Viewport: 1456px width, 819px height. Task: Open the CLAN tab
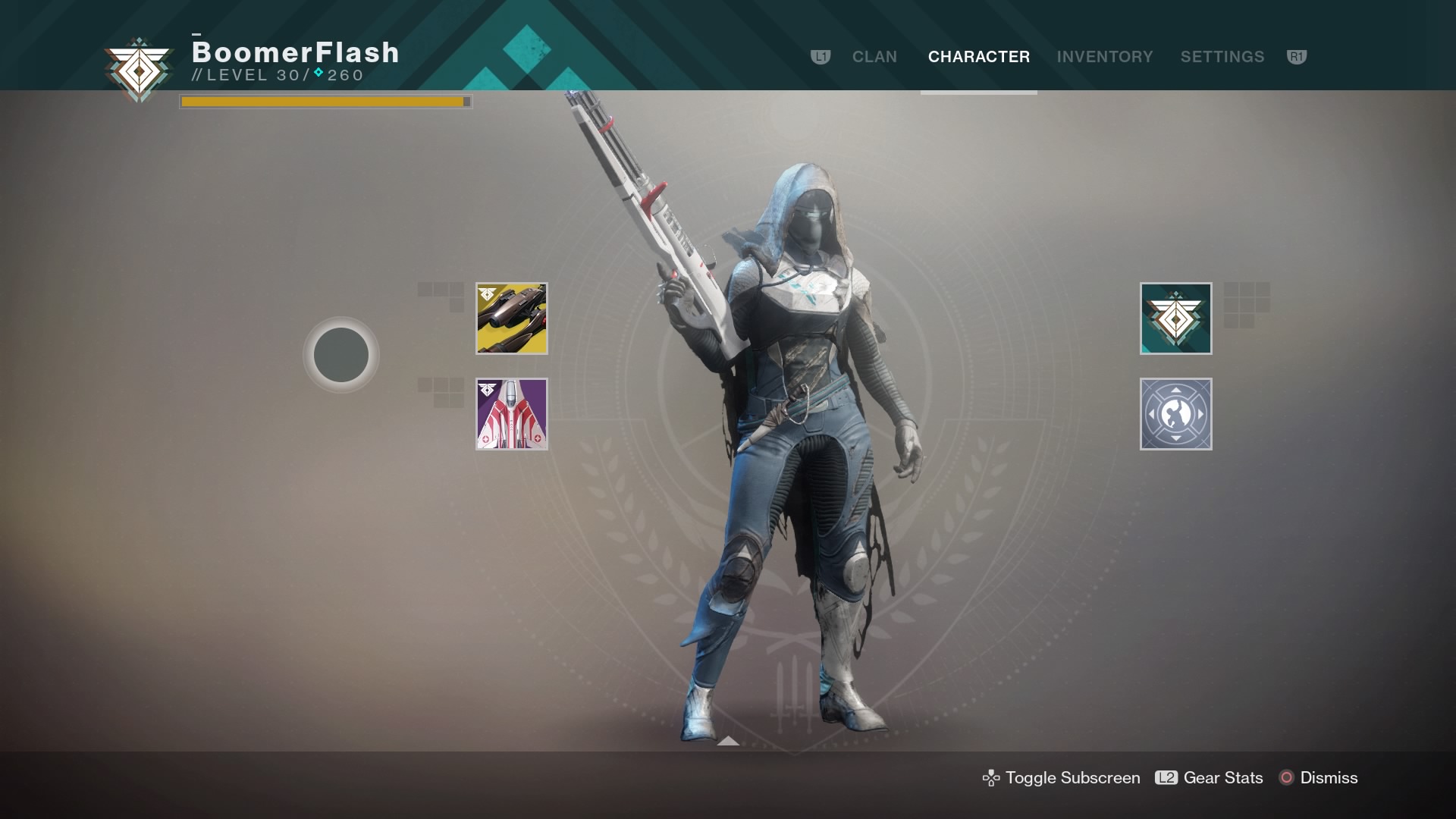875,56
